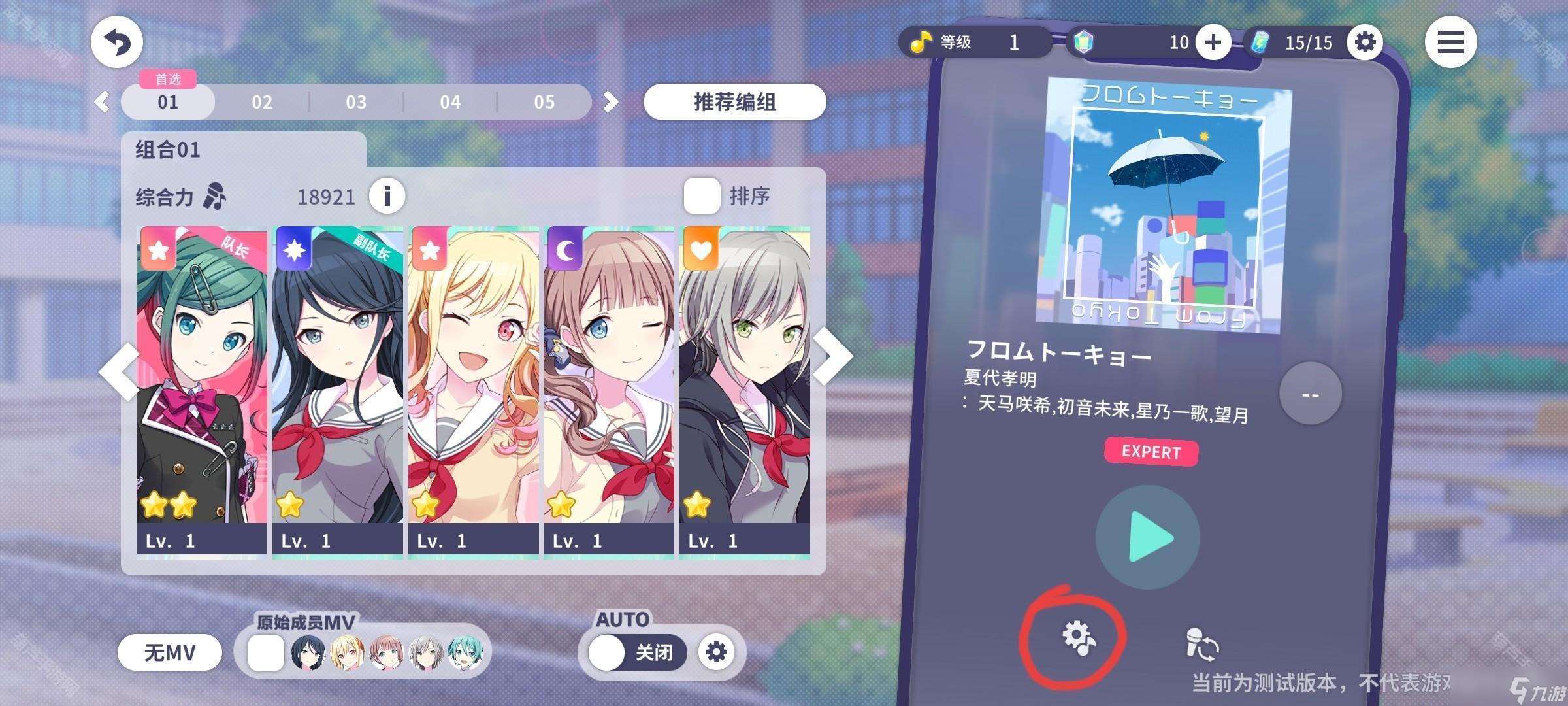Add crystals with the plus button
This screenshot has height=706, width=1568.
point(1213,43)
